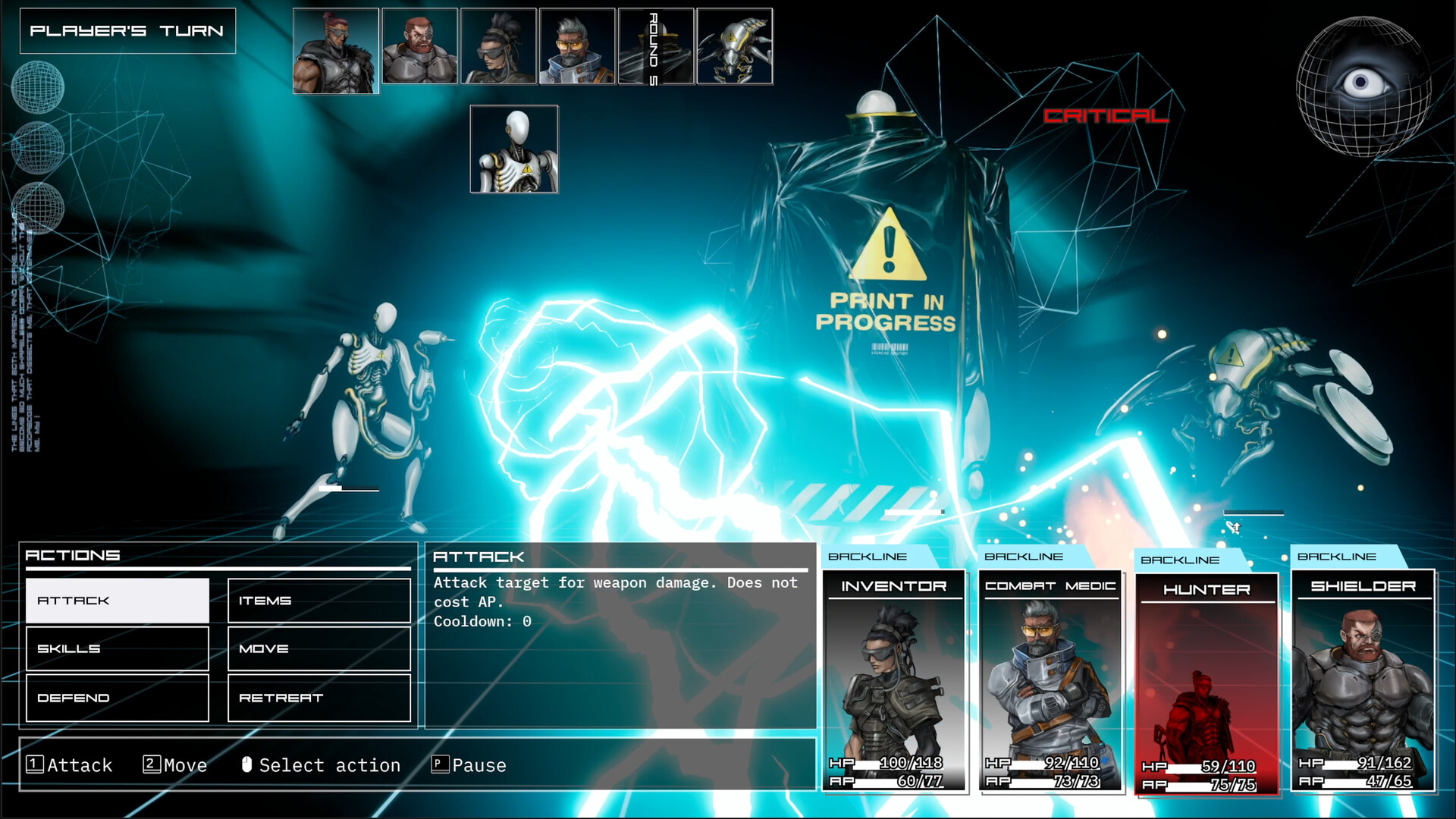This screenshot has width=1456, height=819.
Task: Select the Attack action
Action: click(x=117, y=600)
